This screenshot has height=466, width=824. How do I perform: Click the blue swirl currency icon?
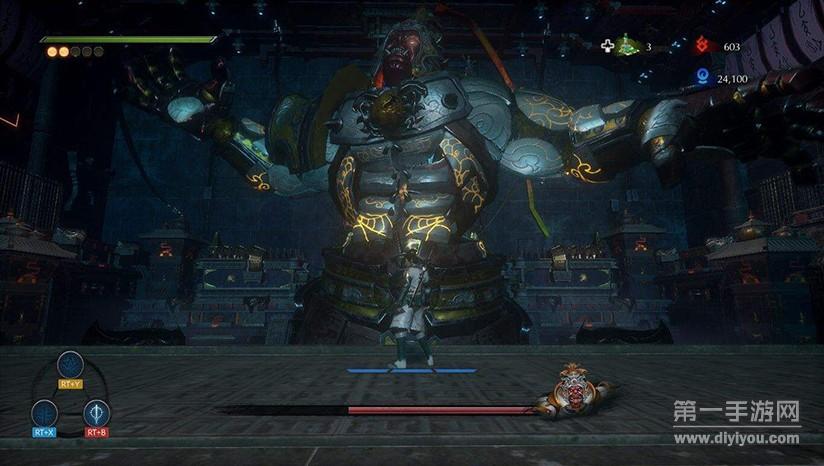tap(702, 76)
